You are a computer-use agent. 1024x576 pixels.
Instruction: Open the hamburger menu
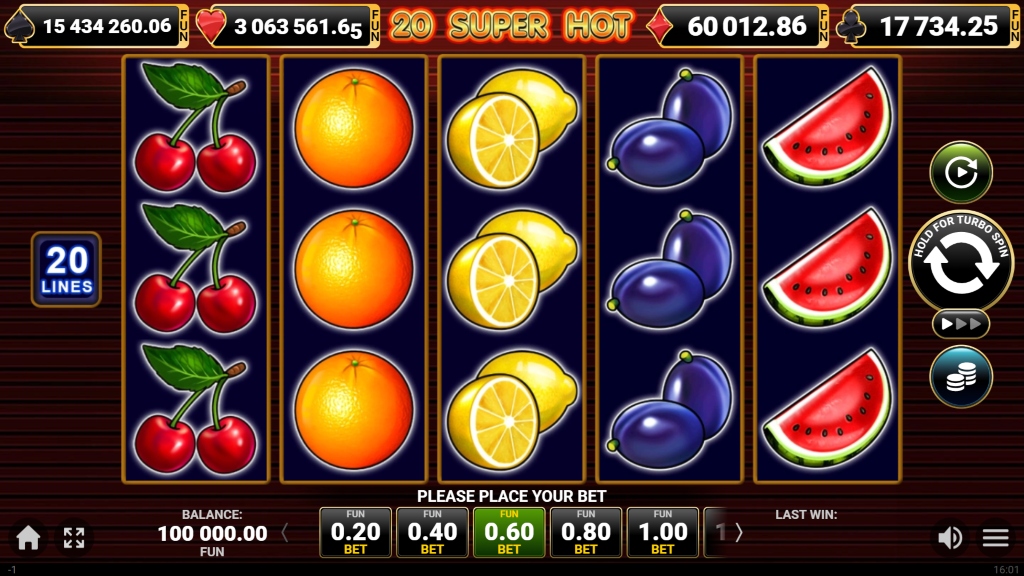996,538
